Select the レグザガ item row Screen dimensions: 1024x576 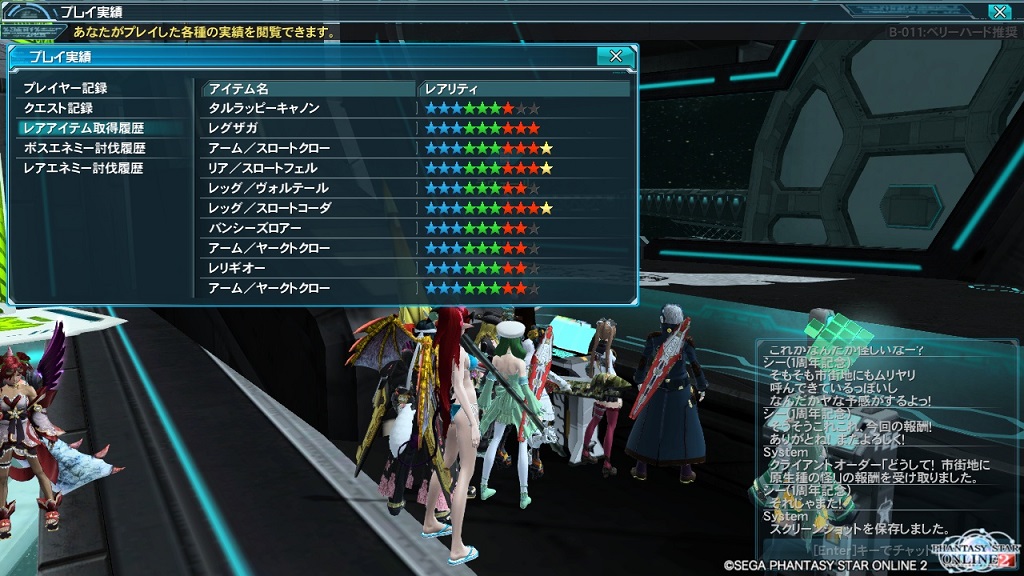[x=233, y=128]
